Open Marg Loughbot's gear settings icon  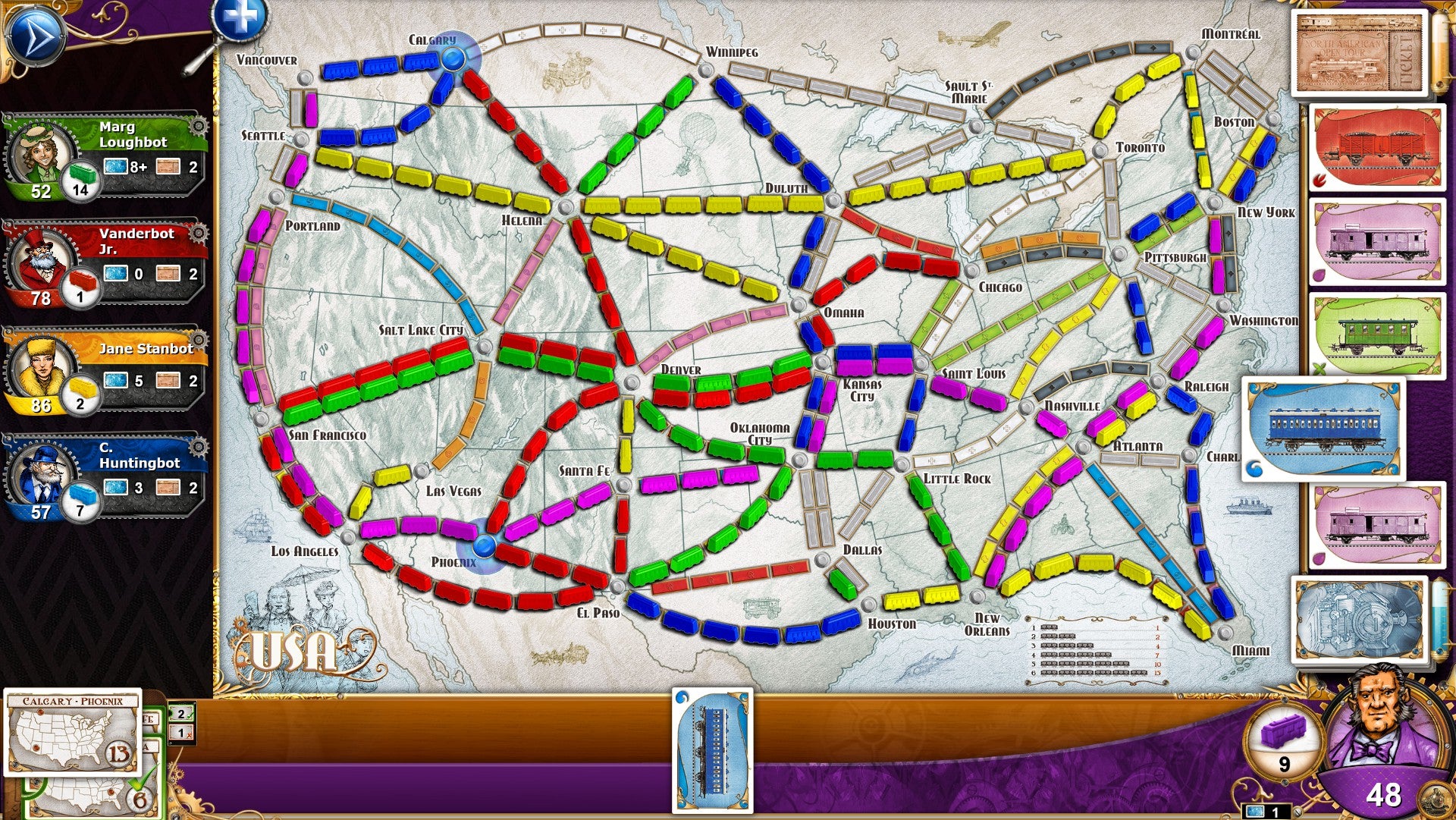[199, 127]
